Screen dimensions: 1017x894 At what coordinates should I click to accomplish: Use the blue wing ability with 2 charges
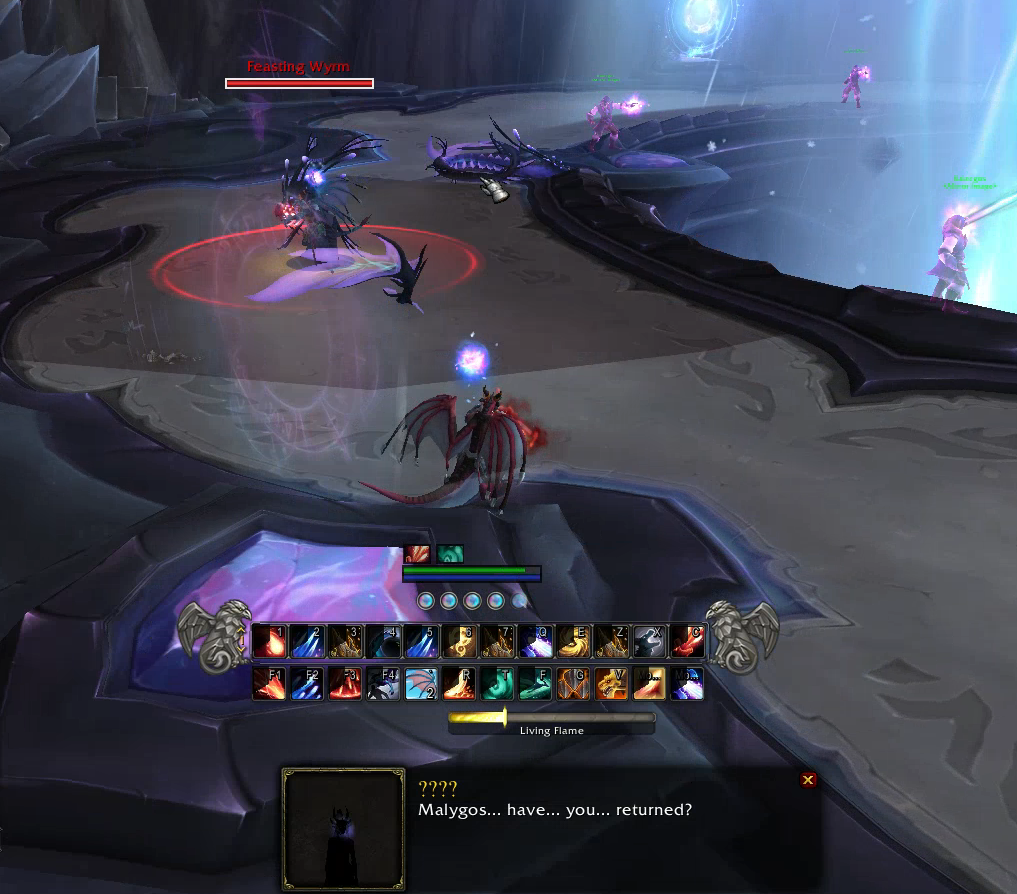[x=421, y=684]
